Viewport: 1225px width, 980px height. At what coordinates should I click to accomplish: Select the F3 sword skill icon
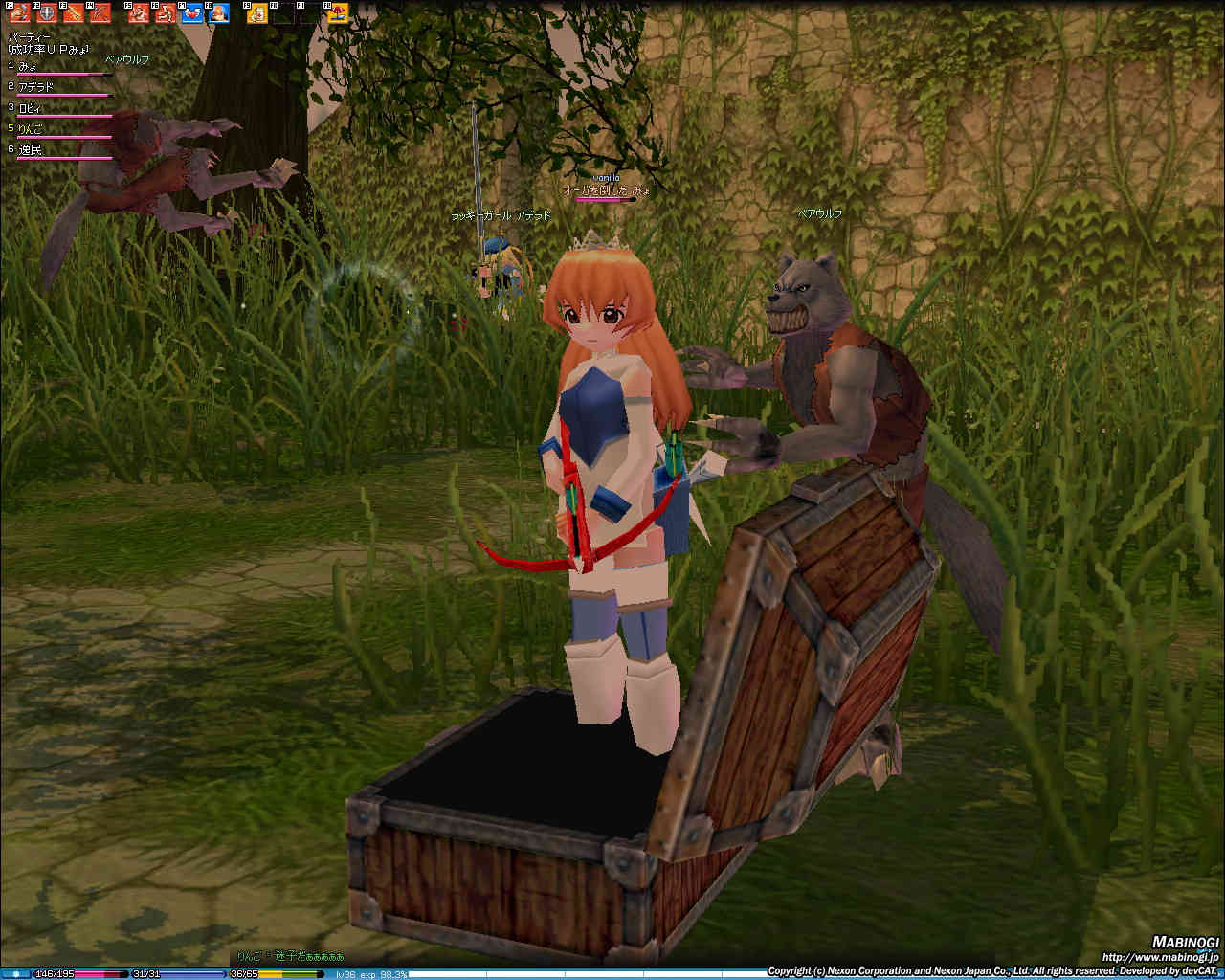coord(75,13)
